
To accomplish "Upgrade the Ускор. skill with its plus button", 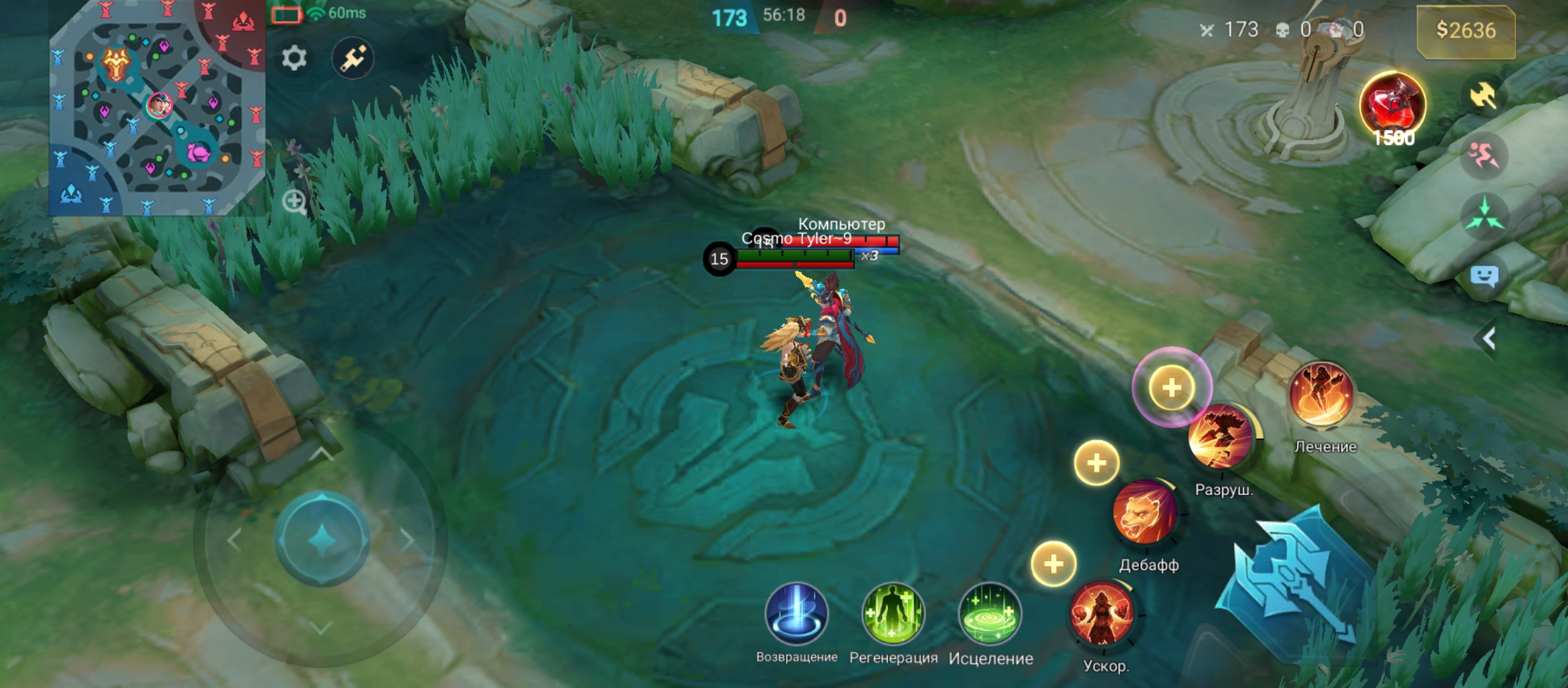I will click(1054, 564).
